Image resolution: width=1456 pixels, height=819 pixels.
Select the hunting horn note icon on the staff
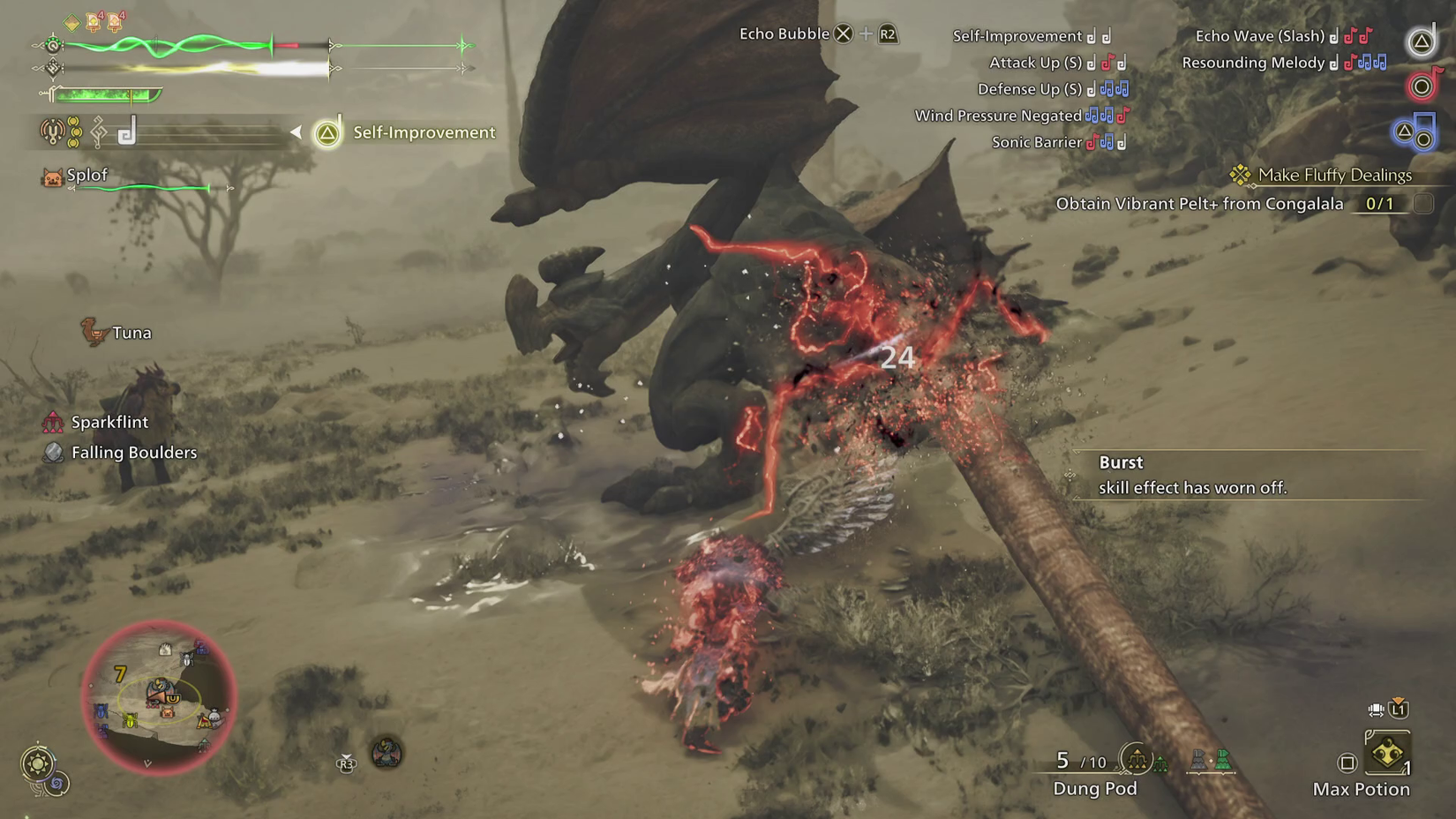click(x=126, y=131)
